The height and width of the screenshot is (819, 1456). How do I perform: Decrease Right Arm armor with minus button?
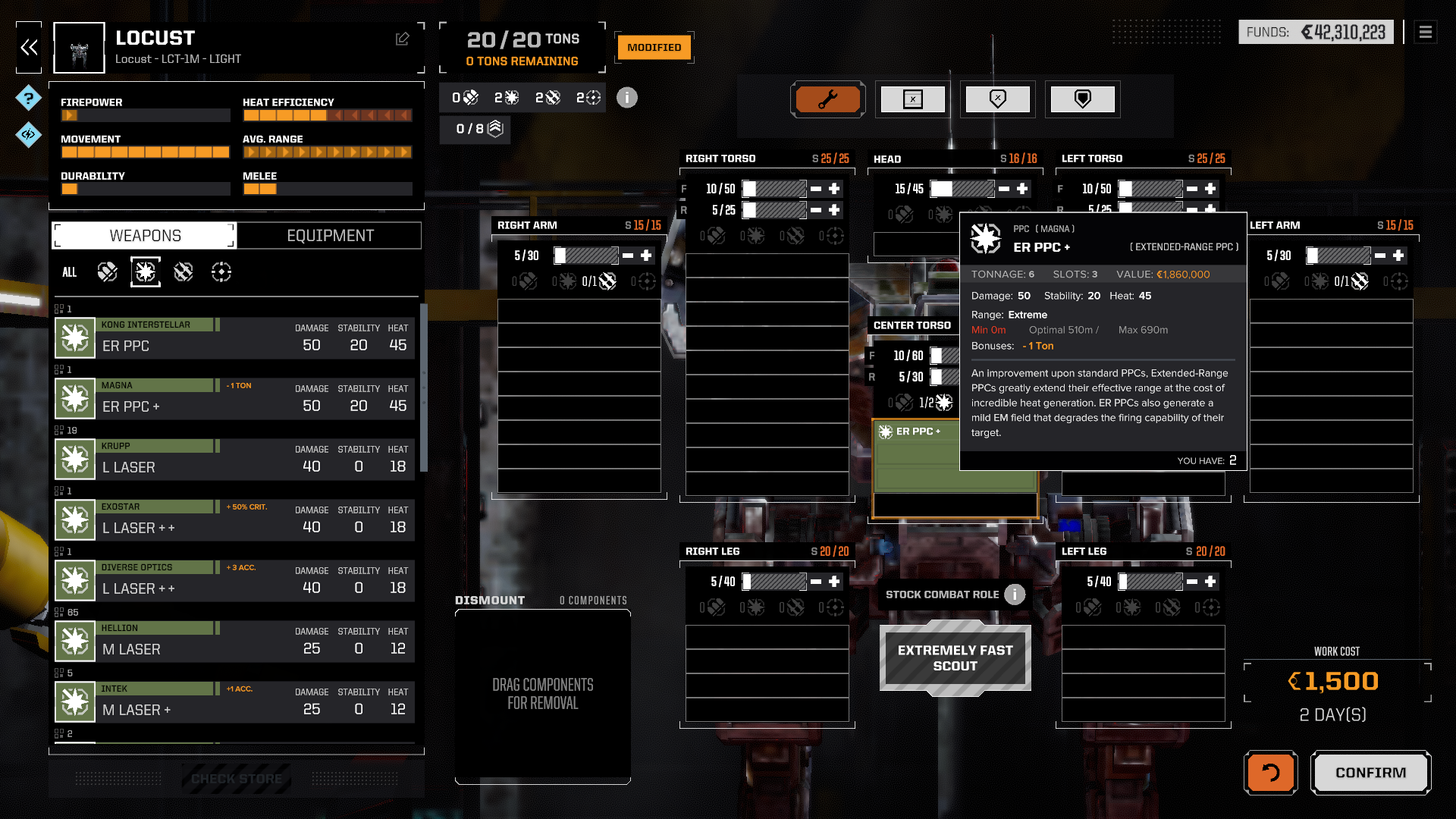pyautogui.click(x=628, y=256)
